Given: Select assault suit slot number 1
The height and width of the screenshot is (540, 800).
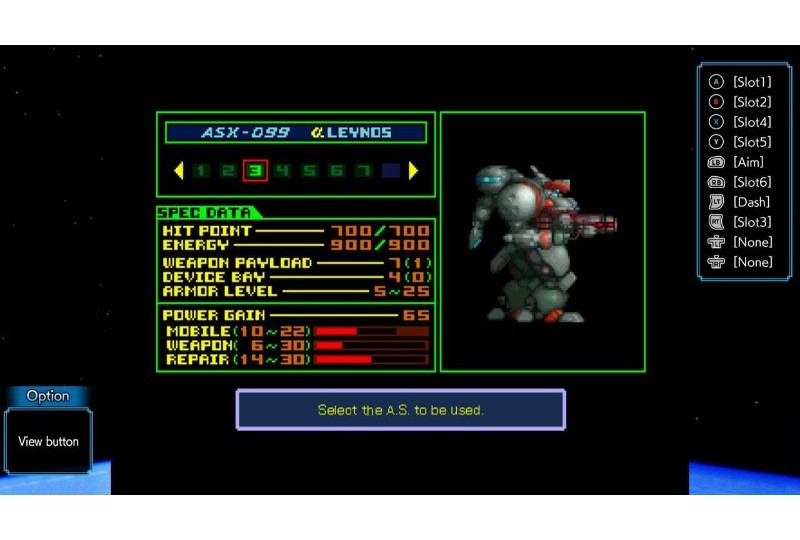Looking at the screenshot, I should [x=201, y=171].
